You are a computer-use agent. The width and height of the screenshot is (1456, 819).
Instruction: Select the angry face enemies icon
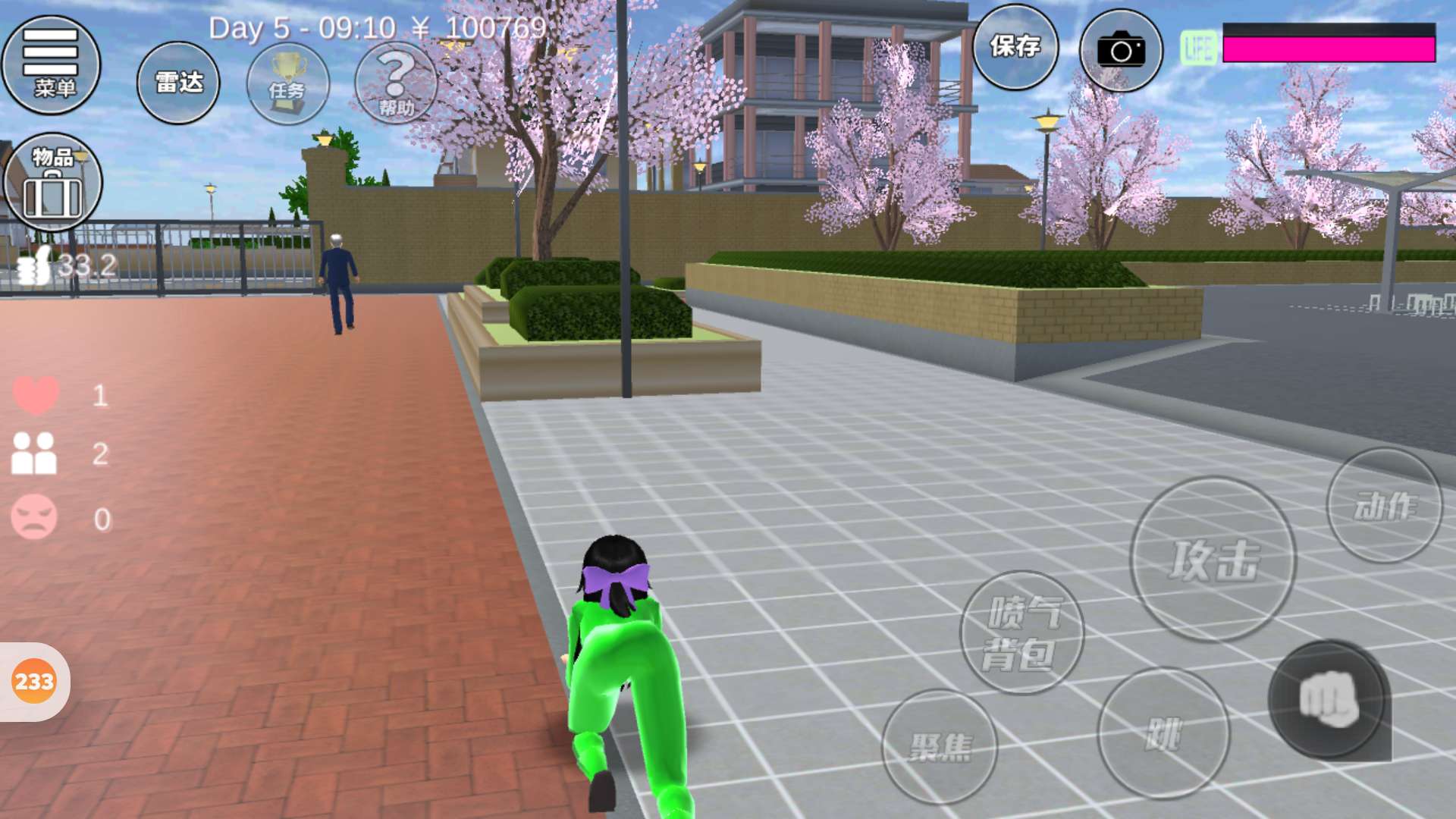(34, 517)
